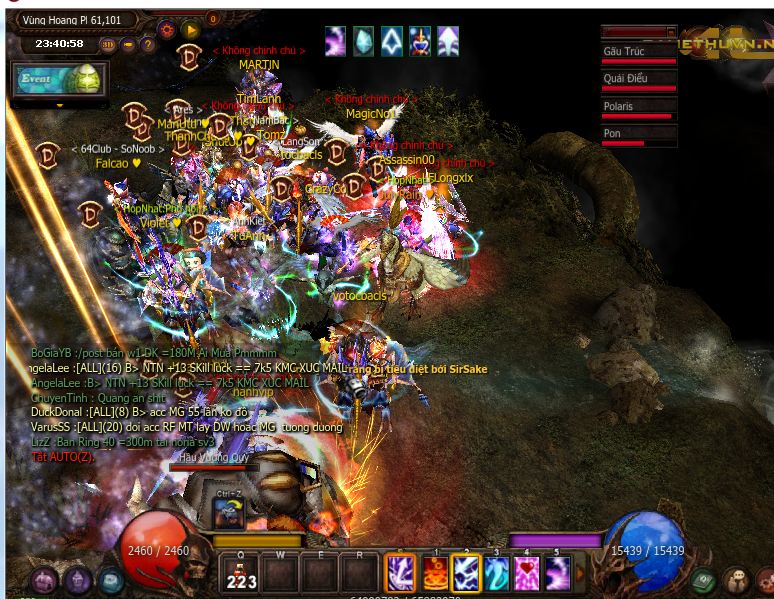Image resolution: width=774 pixels, height=599 pixels.
Task: Click the skull icon at bottom right
Action: 737,580
